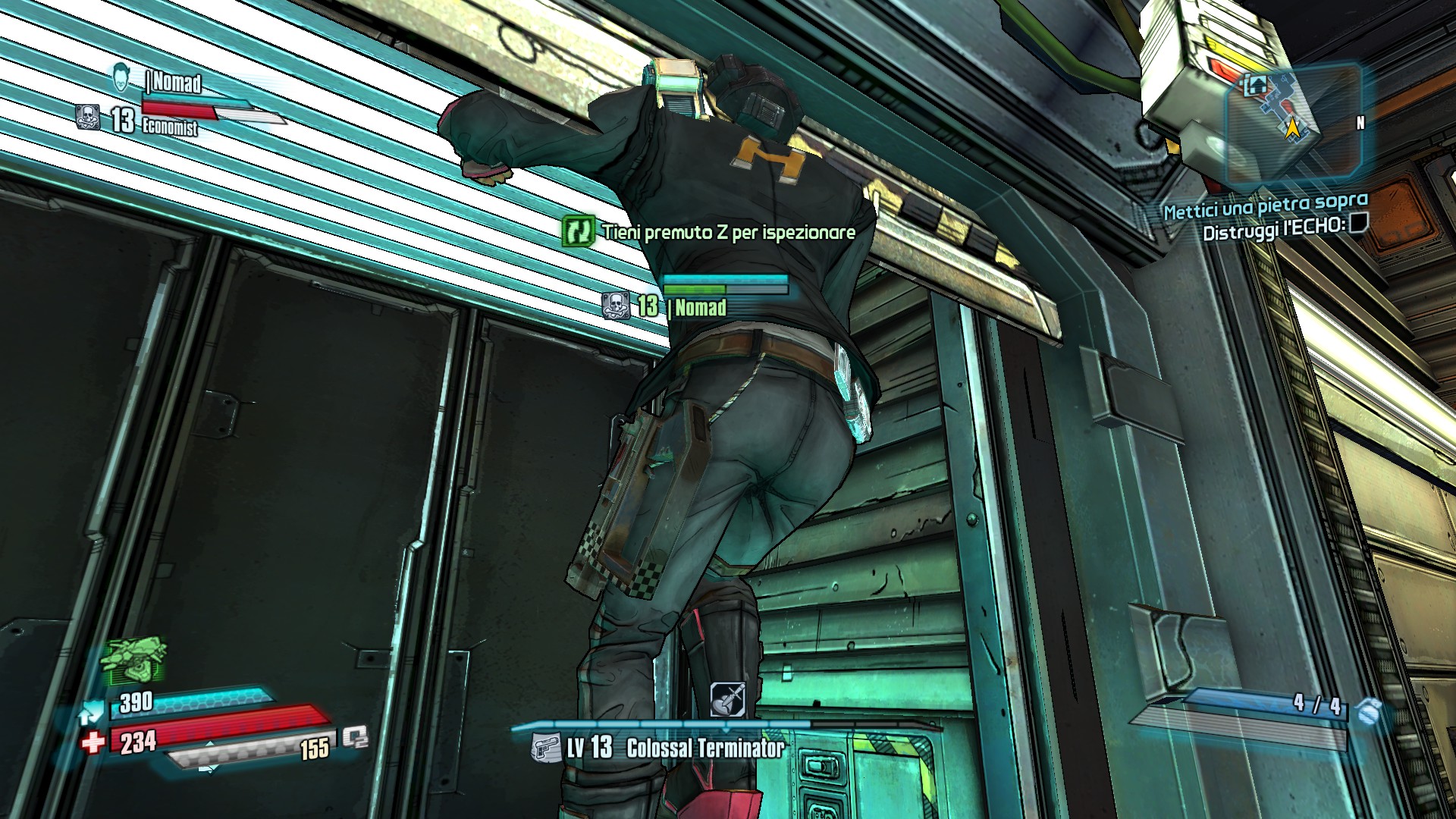This screenshot has height=819, width=1456.
Task: Open the minimap in the corner
Action: [x=1291, y=125]
